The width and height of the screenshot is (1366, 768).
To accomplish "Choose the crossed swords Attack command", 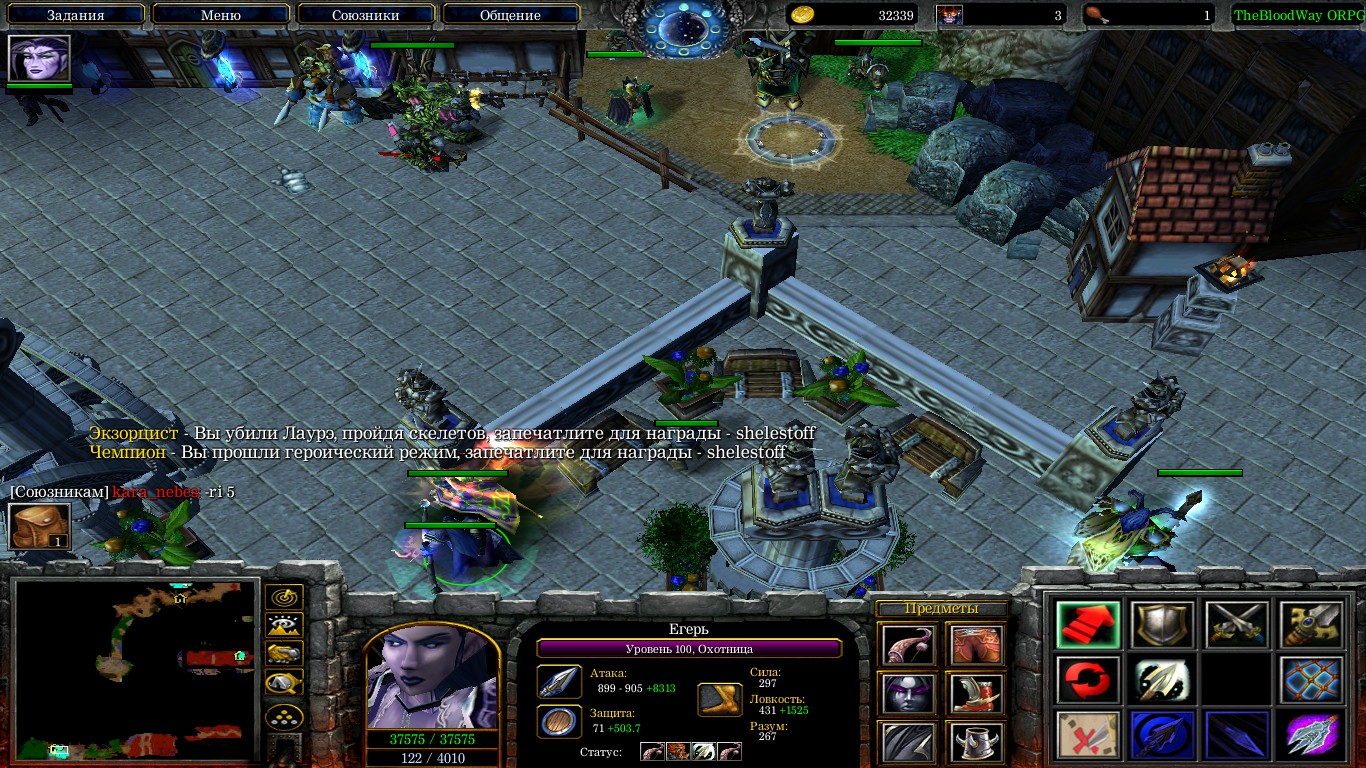I will (x=1236, y=625).
